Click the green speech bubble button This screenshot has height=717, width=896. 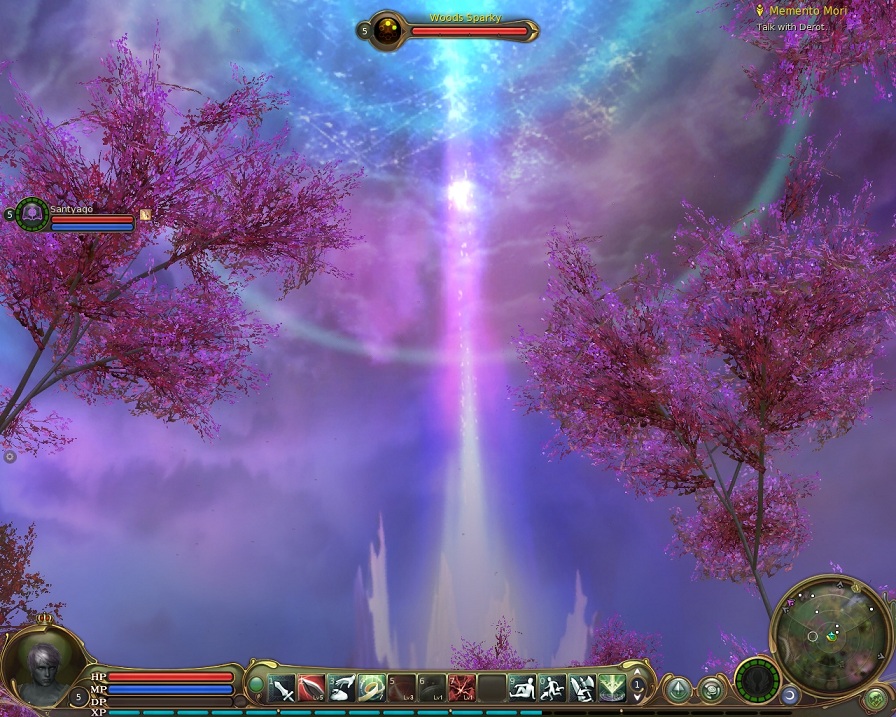(711, 690)
